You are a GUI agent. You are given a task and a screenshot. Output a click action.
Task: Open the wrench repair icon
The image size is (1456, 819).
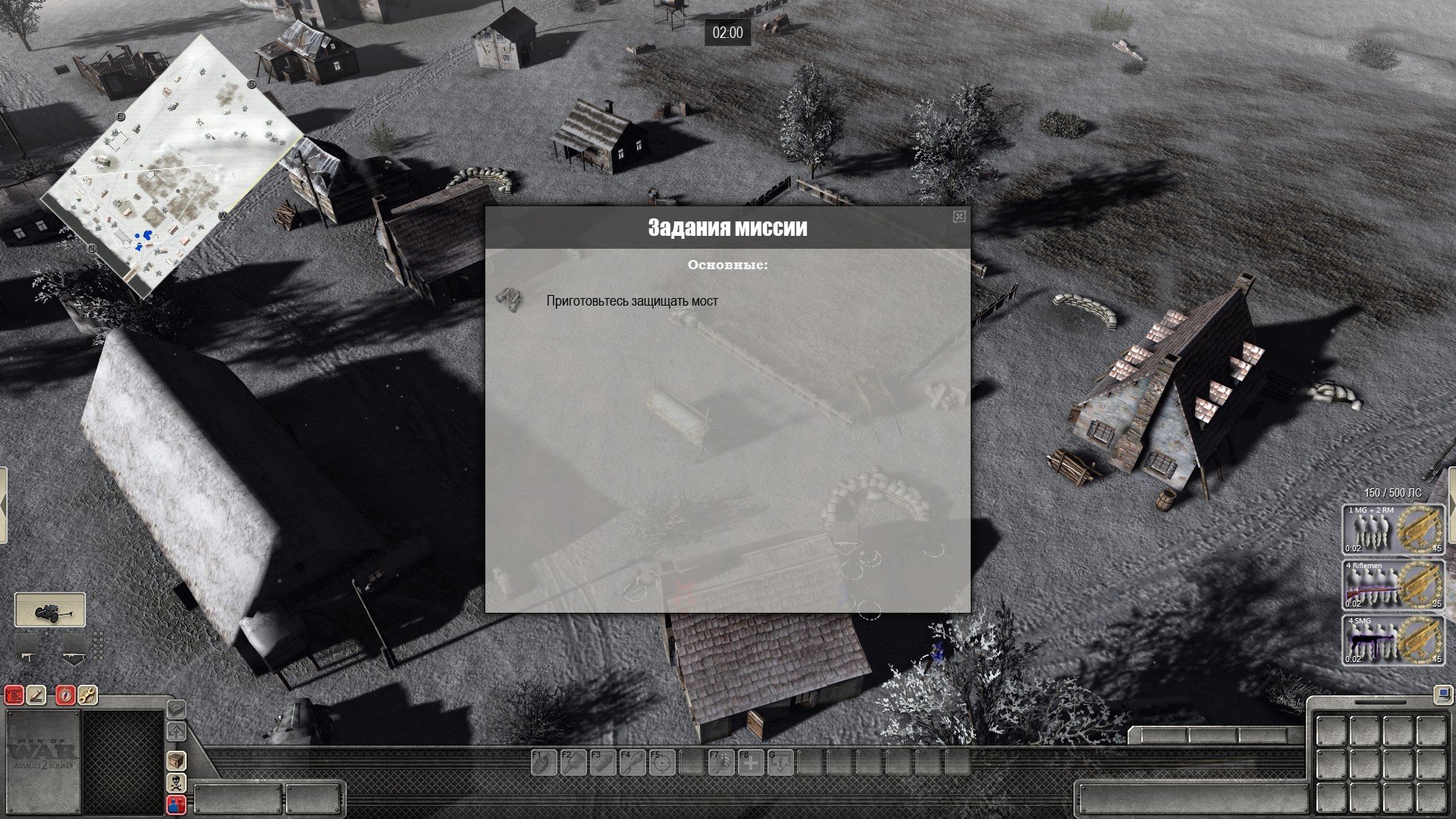[88, 695]
